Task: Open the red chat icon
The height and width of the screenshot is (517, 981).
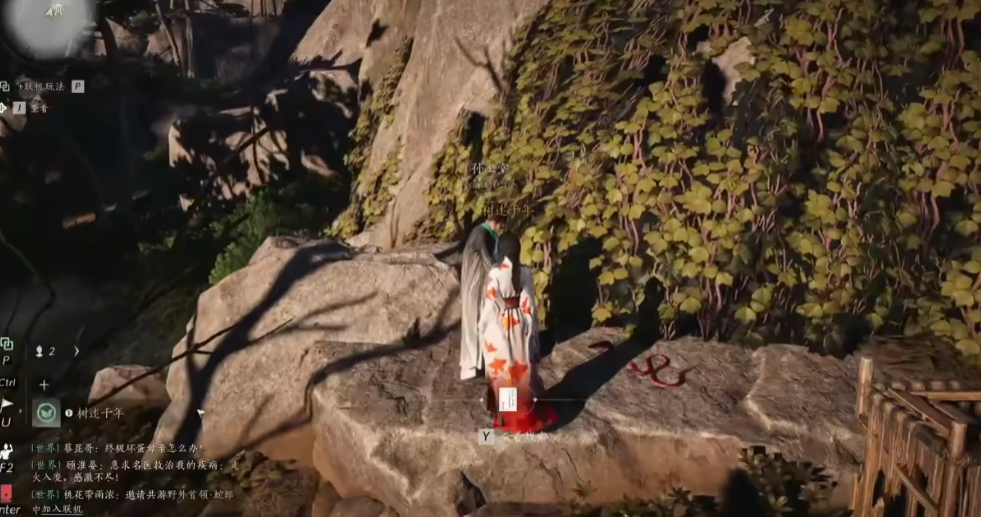Action: 6,493
